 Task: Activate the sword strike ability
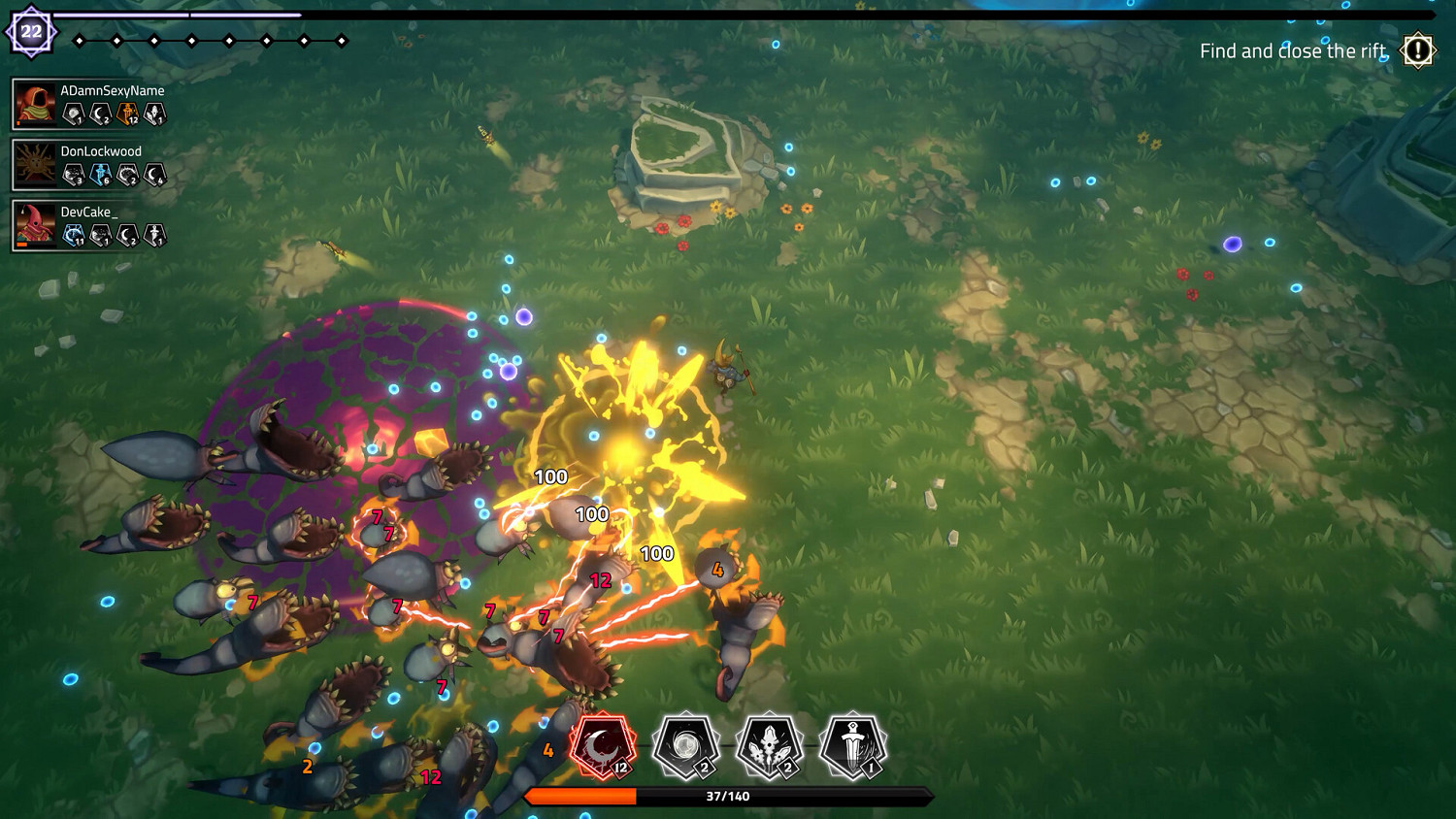[x=852, y=747]
